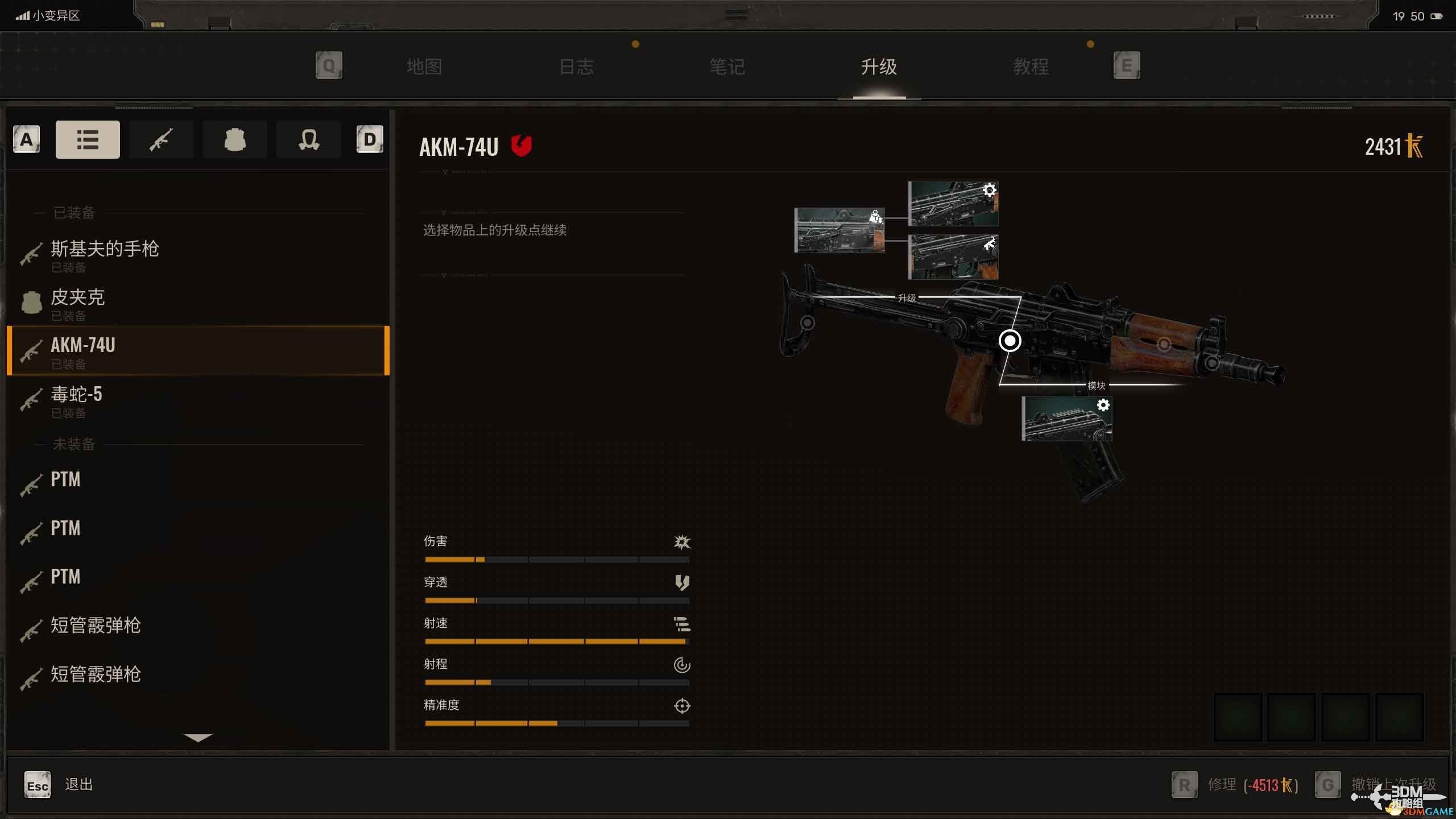
Task: Click the stock upgrade node on the rifle
Action: 807,323
